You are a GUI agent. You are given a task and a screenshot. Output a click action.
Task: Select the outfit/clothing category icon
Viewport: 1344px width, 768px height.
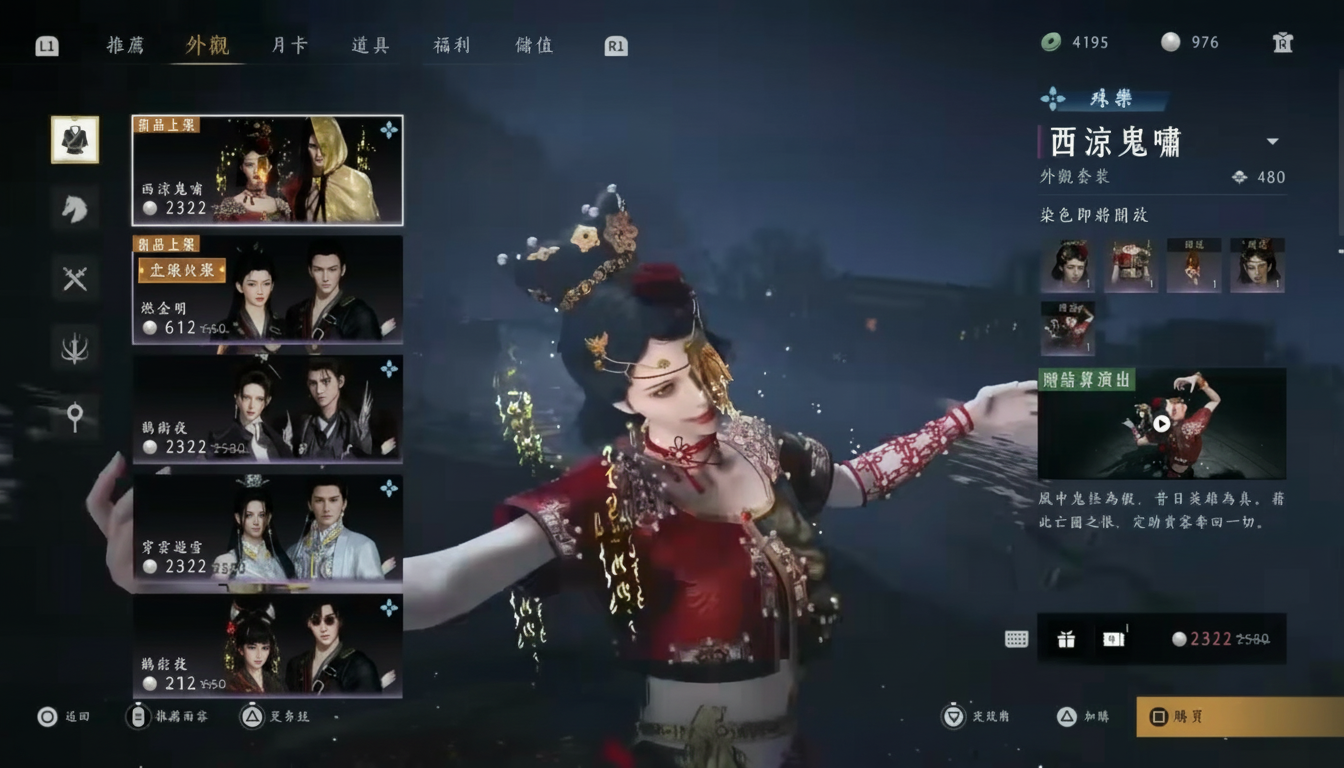(75, 139)
